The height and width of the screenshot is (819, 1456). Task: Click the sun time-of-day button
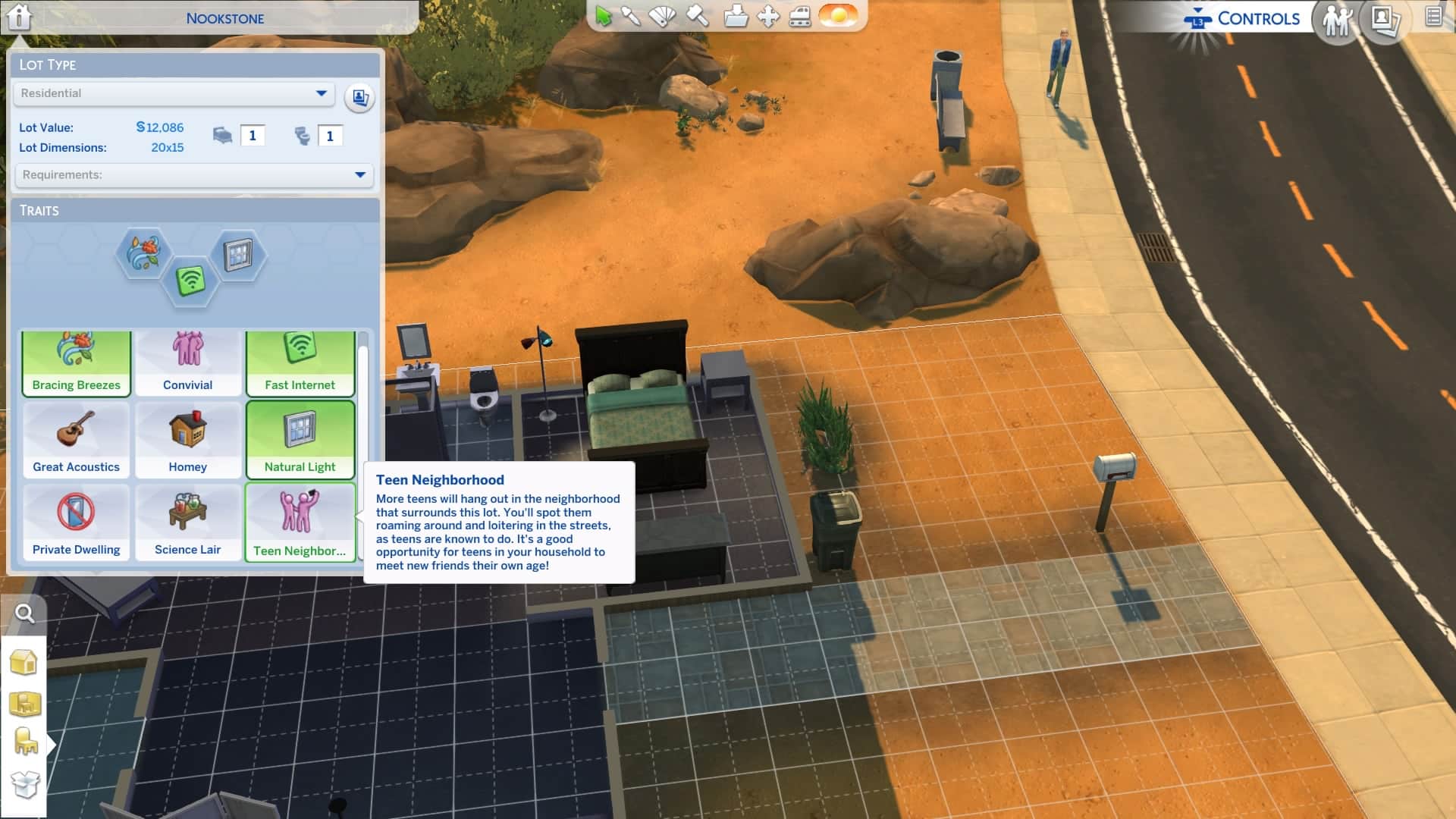pyautogui.click(x=839, y=16)
